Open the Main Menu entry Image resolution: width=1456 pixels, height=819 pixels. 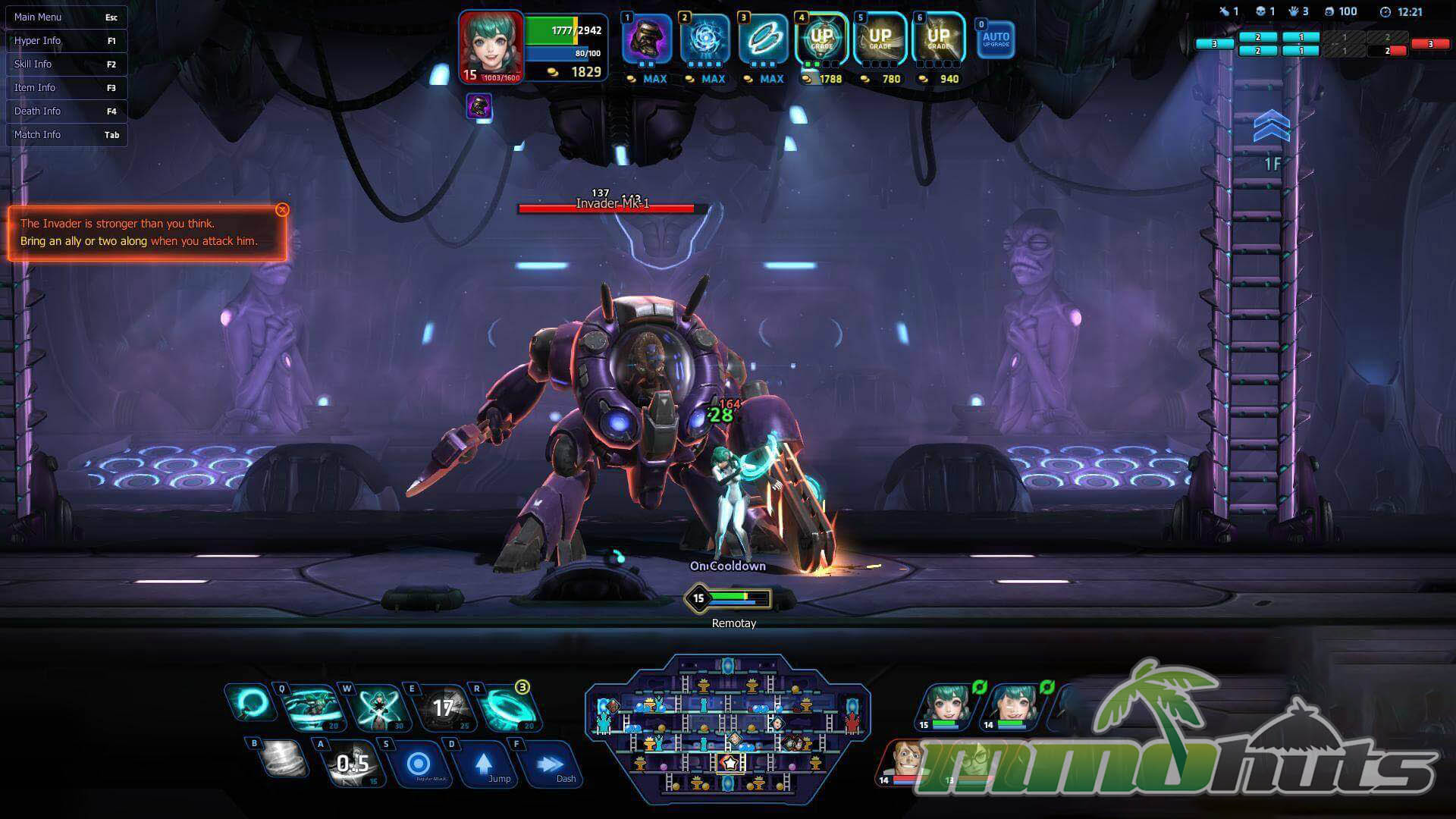click(66, 17)
